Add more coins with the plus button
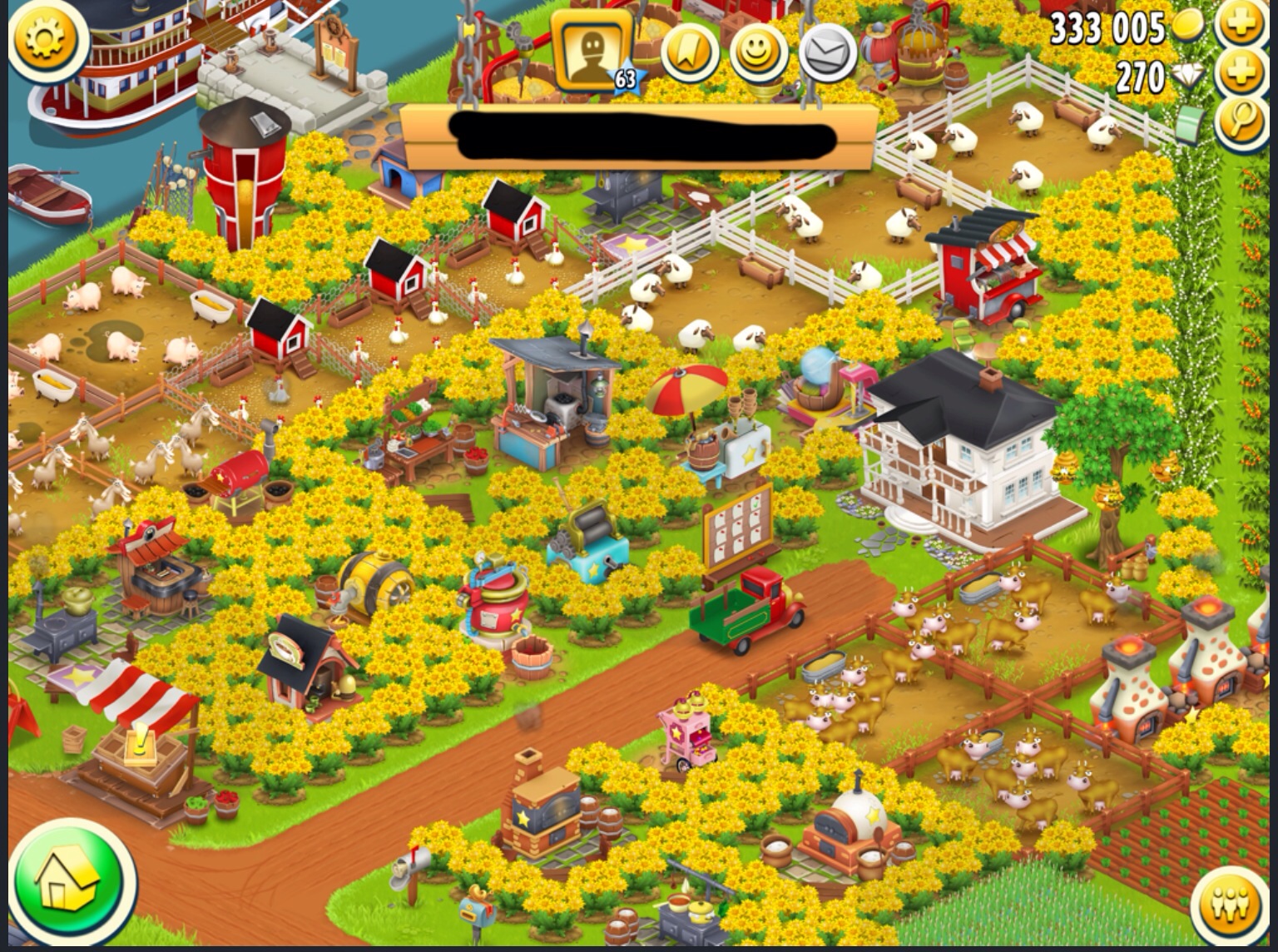1278x952 pixels. tap(1241, 27)
